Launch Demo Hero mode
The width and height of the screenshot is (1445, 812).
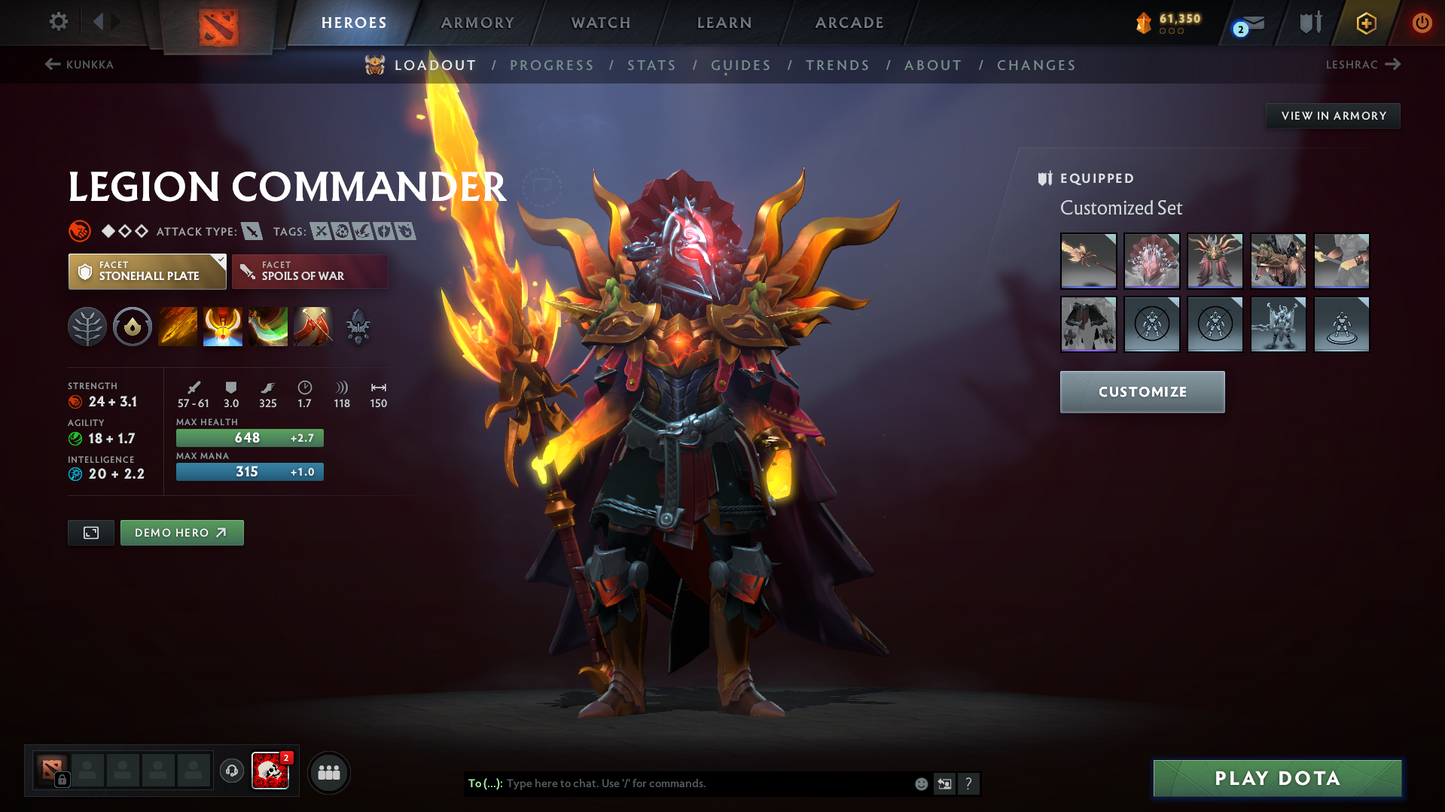click(x=181, y=533)
